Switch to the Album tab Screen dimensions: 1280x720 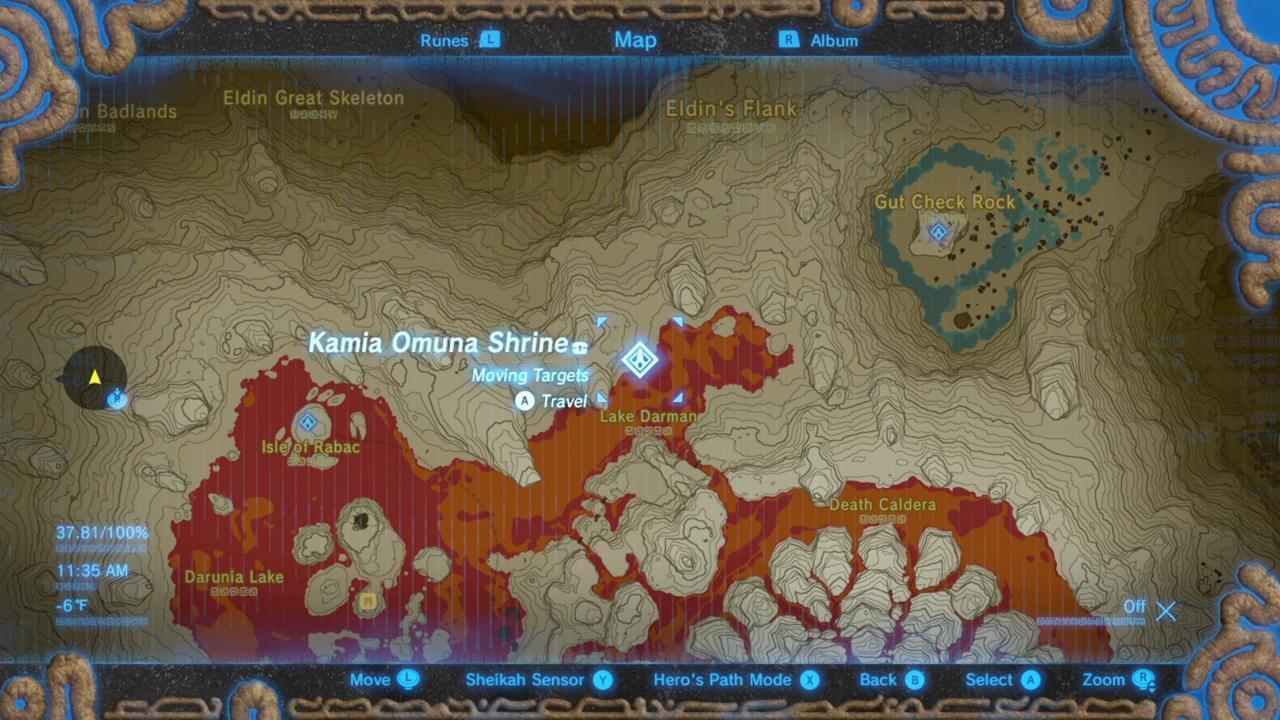pos(834,40)
